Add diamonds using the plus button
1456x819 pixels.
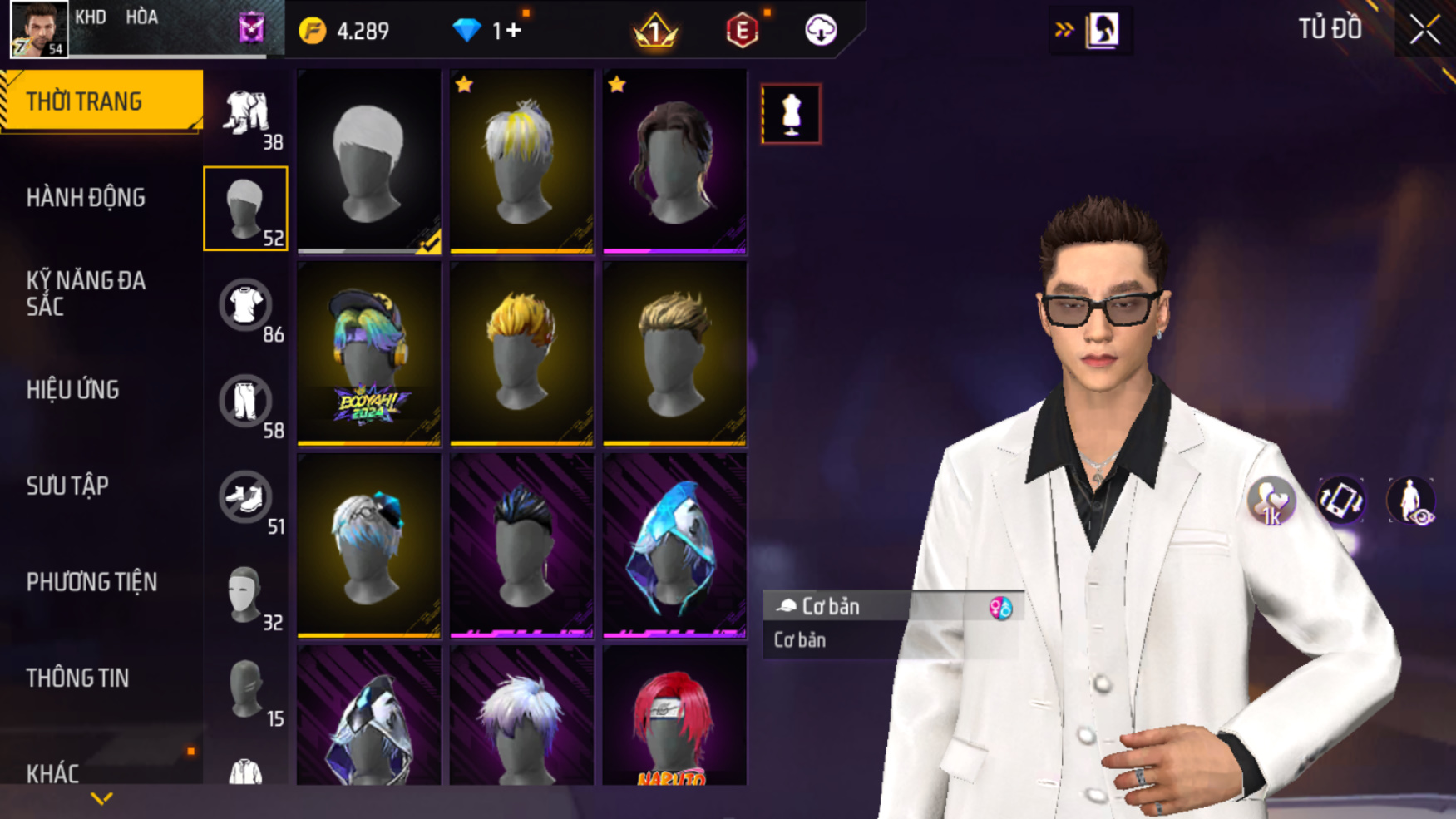coord(514,31)
